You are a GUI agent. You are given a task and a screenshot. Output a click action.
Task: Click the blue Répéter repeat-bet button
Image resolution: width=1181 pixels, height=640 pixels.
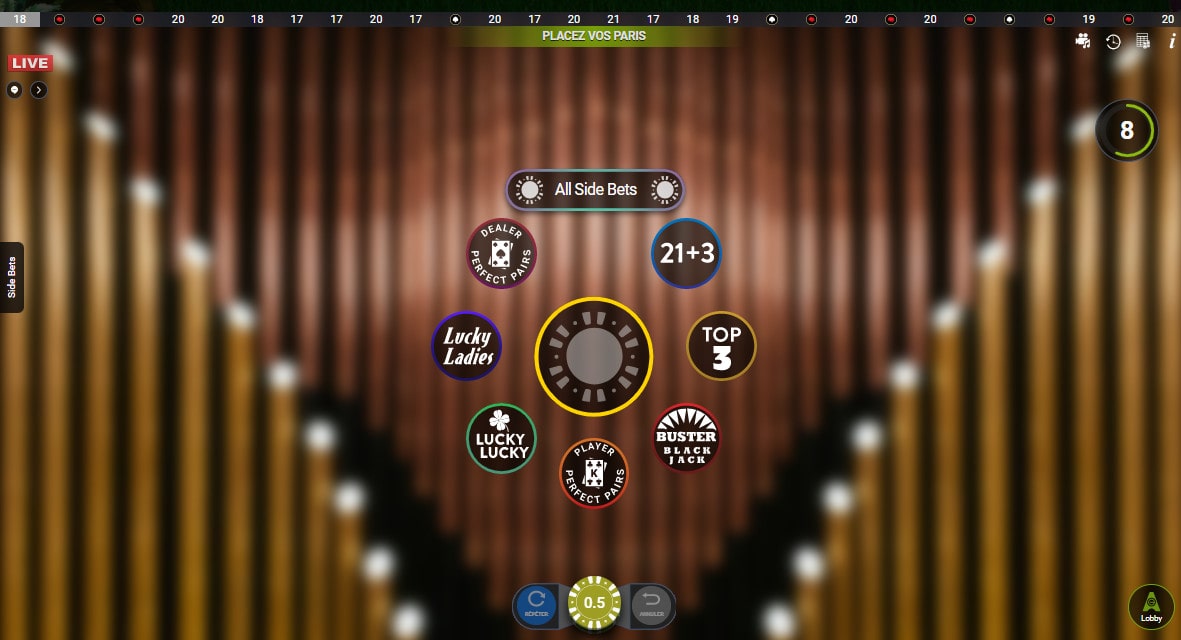pyautogui.click(x=536, y=604)
